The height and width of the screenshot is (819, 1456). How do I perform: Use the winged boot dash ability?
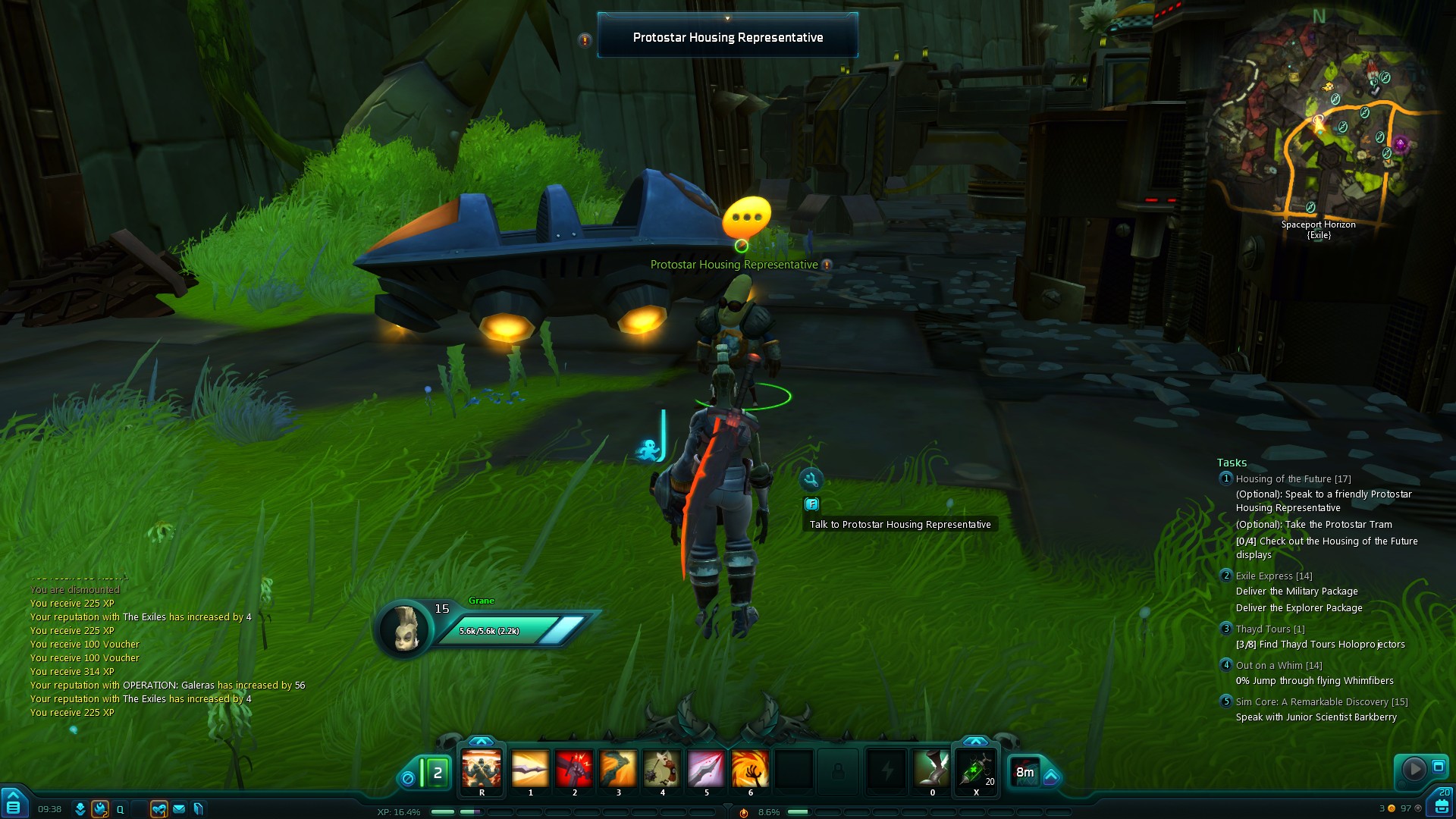[932, 769]
